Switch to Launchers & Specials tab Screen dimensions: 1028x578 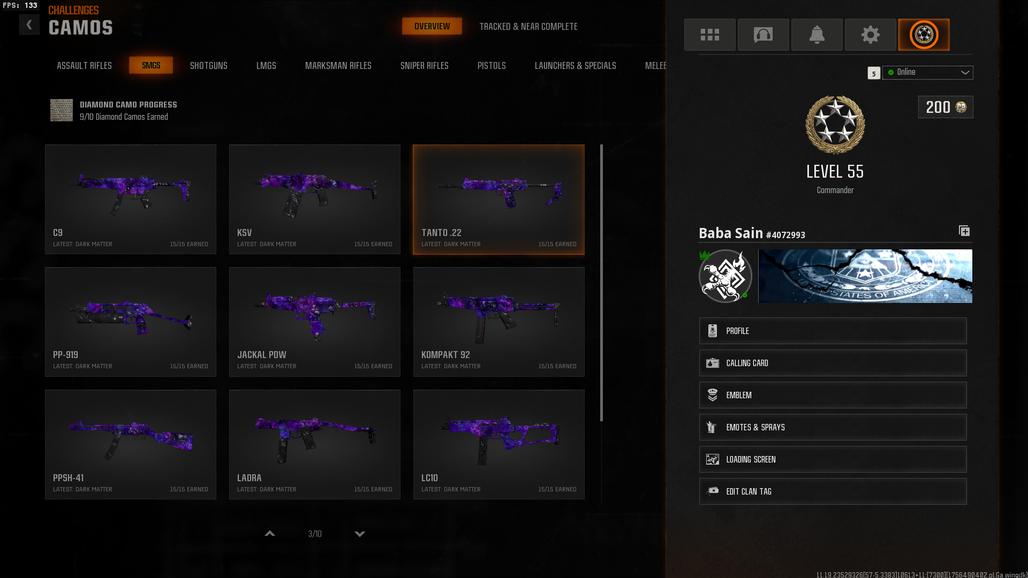(x=575, y=66)
